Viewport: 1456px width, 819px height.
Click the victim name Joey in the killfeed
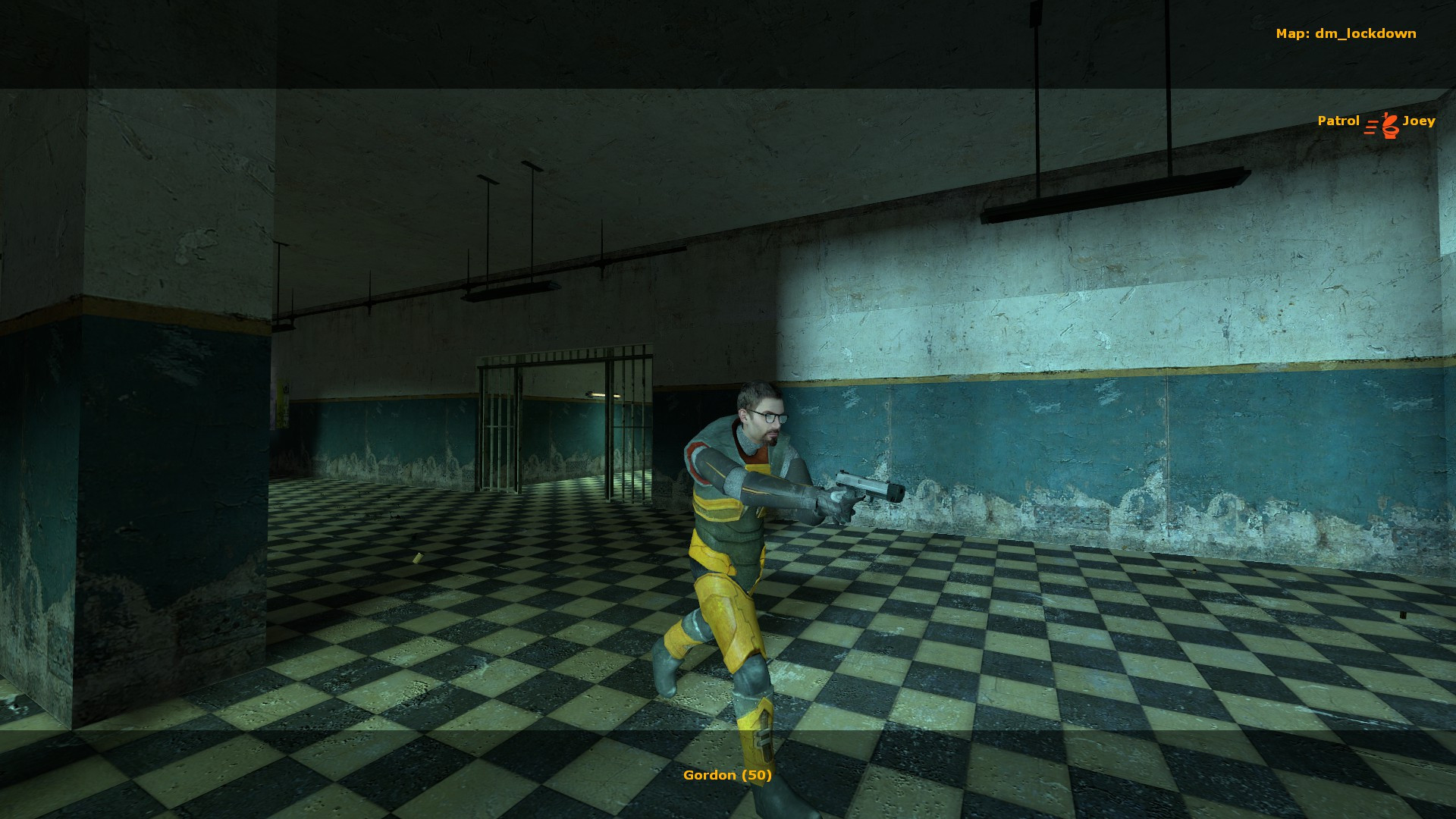pos(1420,121)
